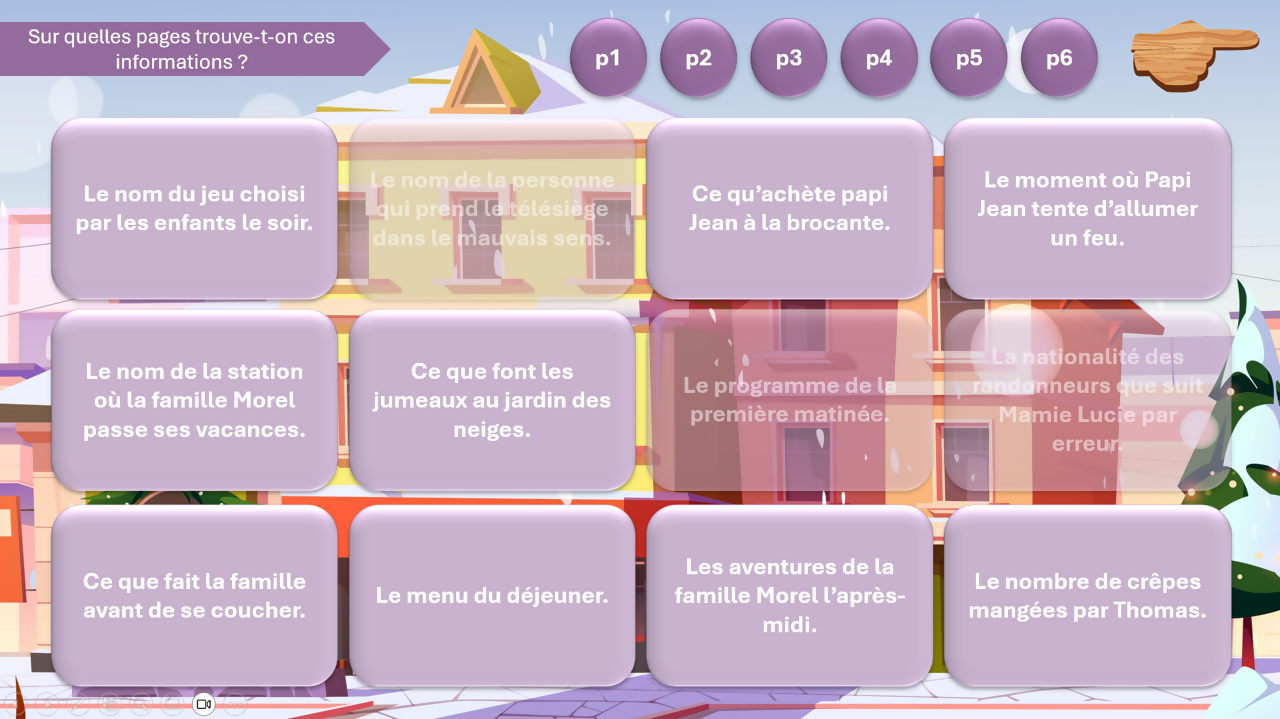Choose the crêpes eaten by Thomas card
Image resolution: width=1280 pixels, height=719 pixels.
click(1087, 595)
